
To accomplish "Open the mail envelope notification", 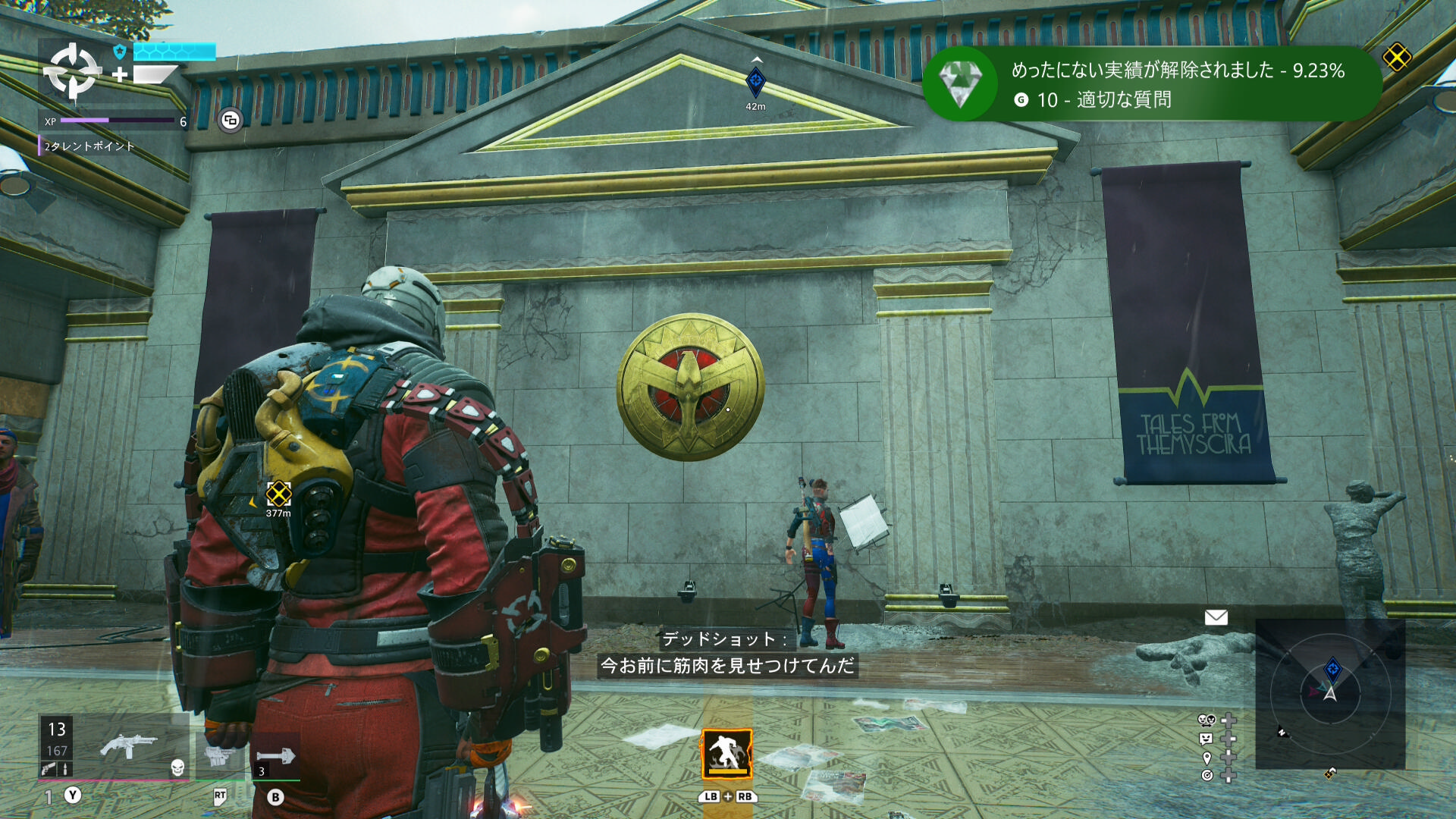I will click(1216, 617).
